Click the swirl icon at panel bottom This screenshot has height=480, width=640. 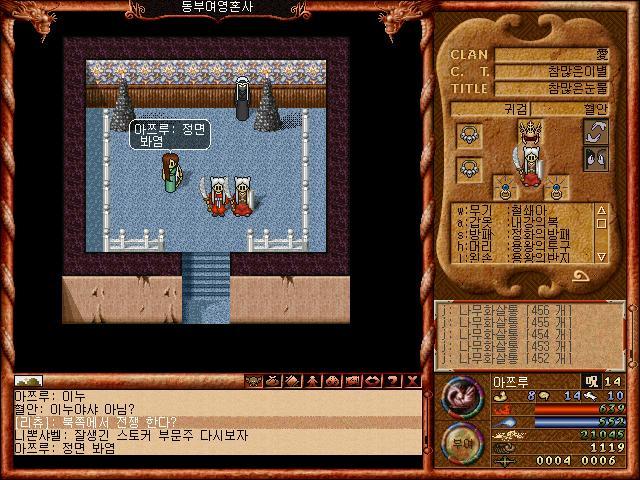coord(580,277)
